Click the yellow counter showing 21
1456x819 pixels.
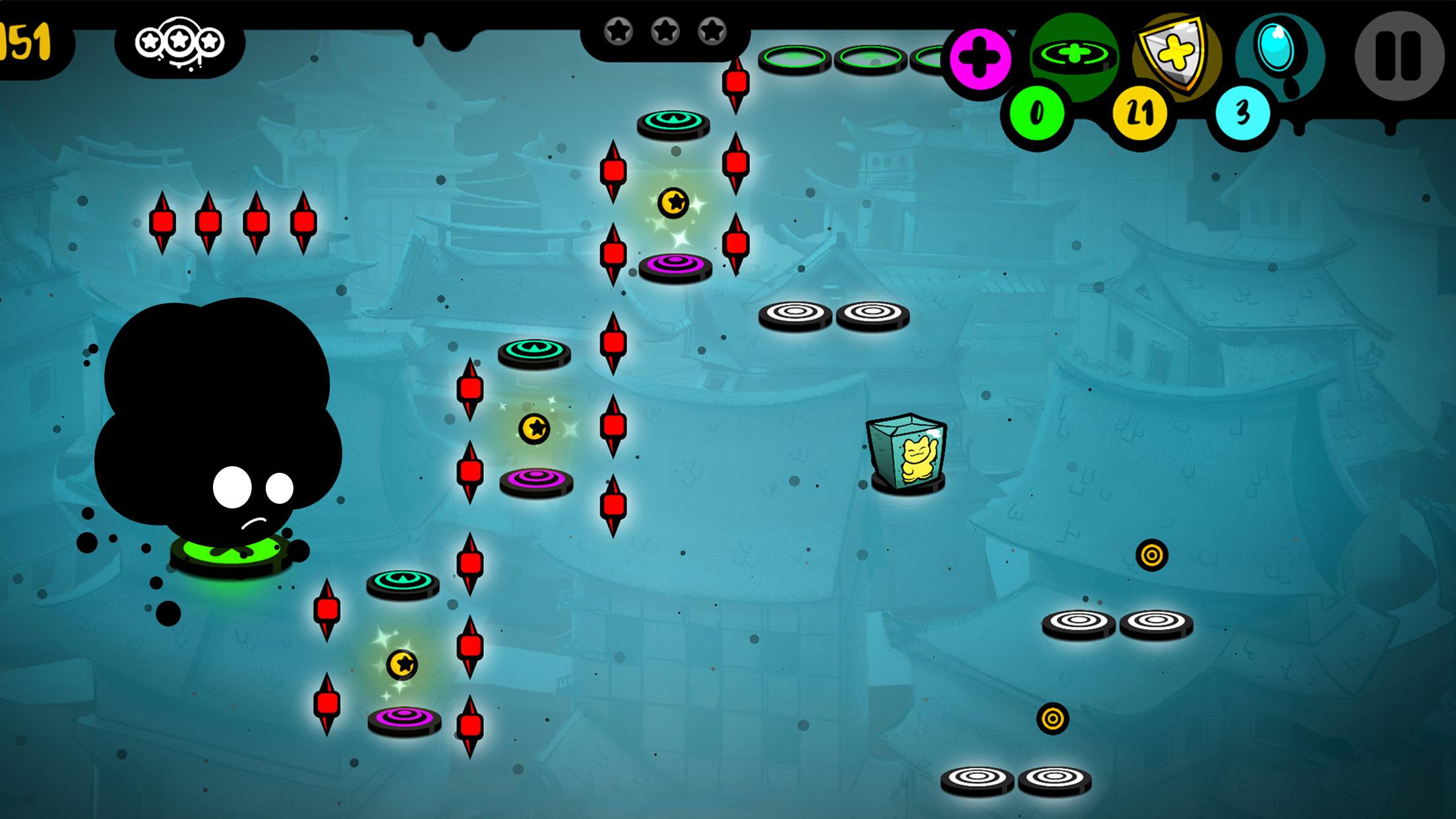click(1139, 113)
